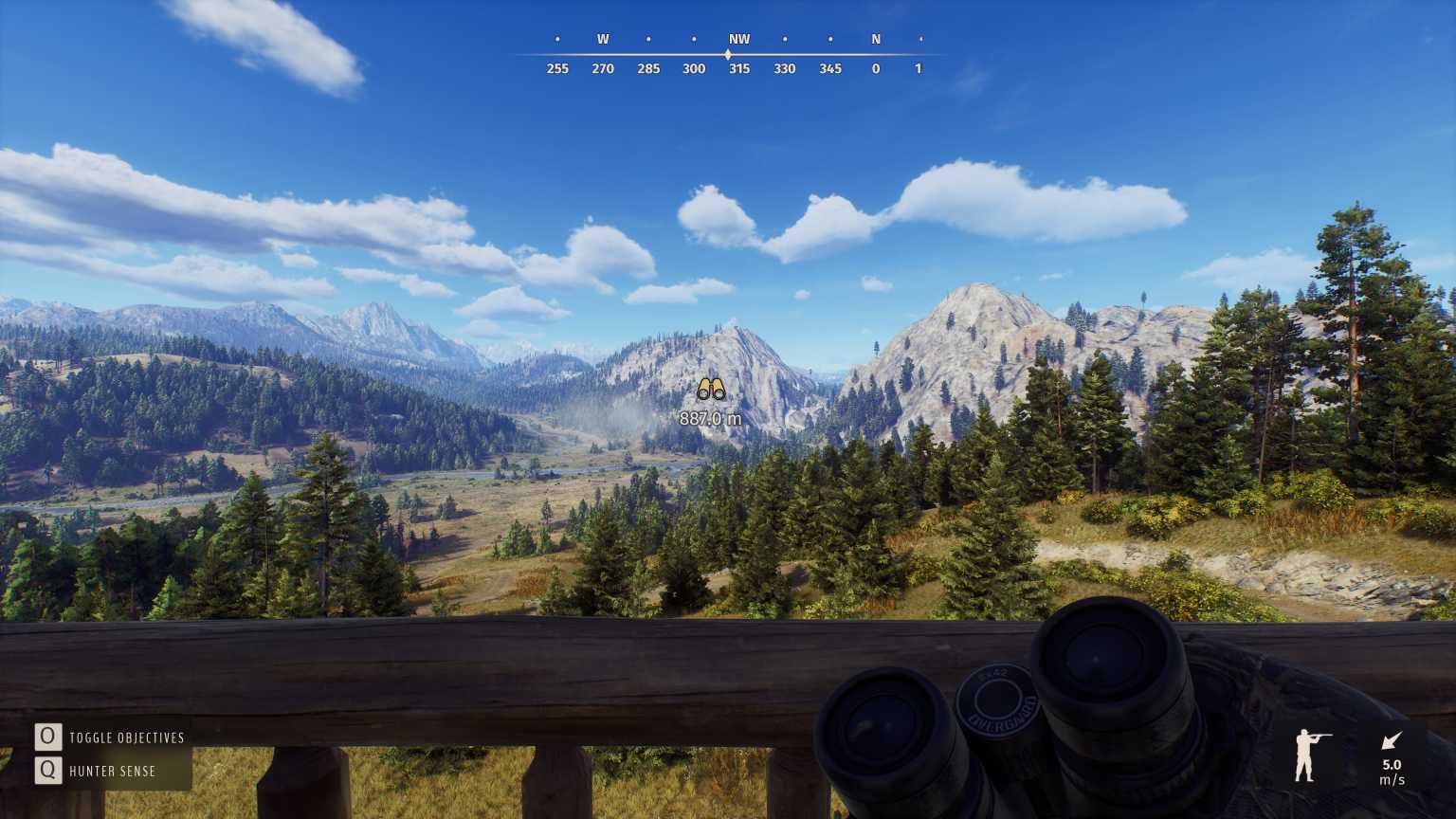
Task: Click the W cardinal on the compass
Action: coord(603,39)
